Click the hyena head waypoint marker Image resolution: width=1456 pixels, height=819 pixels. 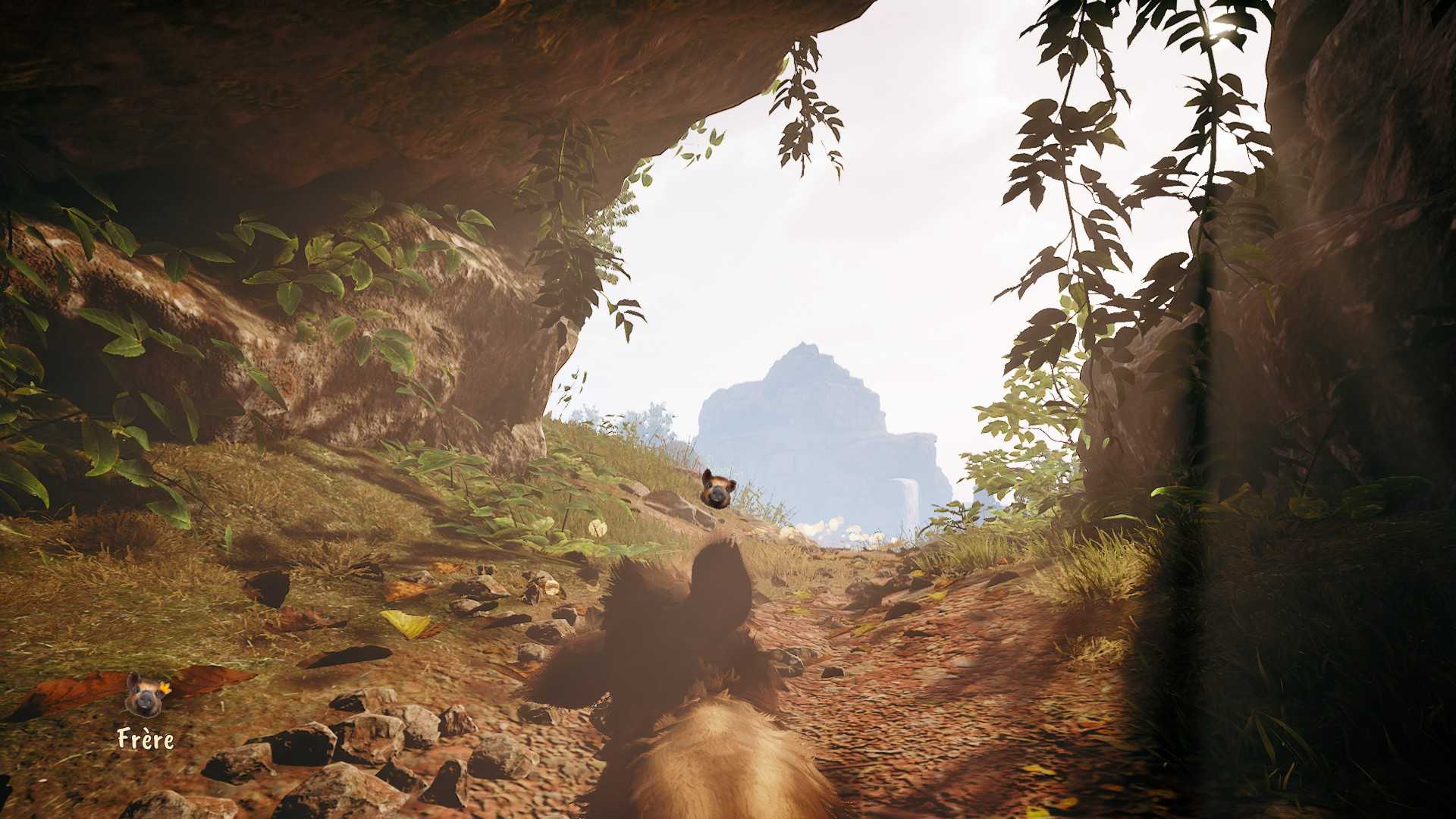pyautogui.click(x=717, y=487)
